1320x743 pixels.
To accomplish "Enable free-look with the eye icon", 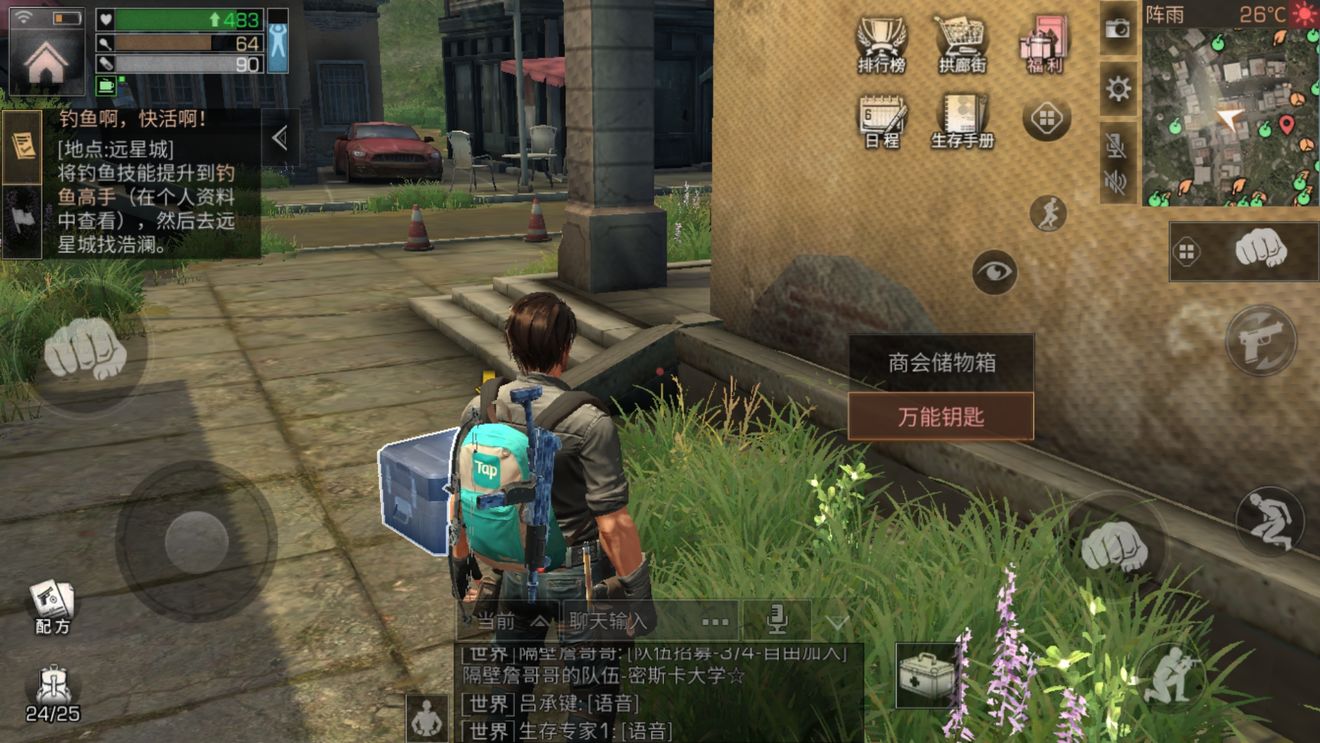I will [993, 273].
